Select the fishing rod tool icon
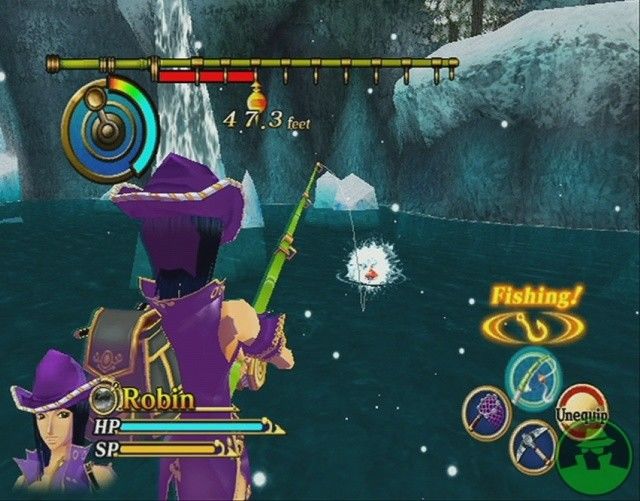The image size is (640, 501). (532, 376)
